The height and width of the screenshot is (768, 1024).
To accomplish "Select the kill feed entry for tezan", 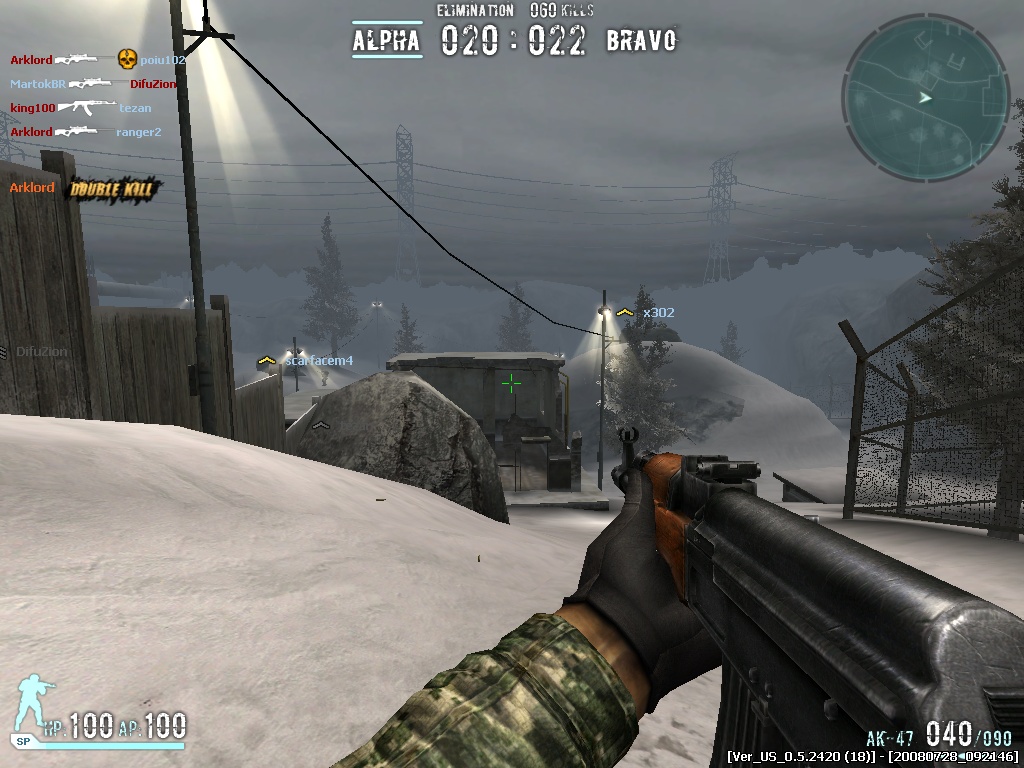I will (135, 108).
